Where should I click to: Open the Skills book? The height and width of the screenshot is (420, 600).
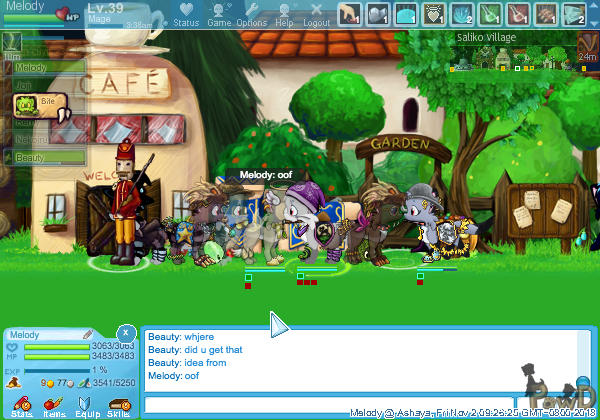(x=118, y=405)
